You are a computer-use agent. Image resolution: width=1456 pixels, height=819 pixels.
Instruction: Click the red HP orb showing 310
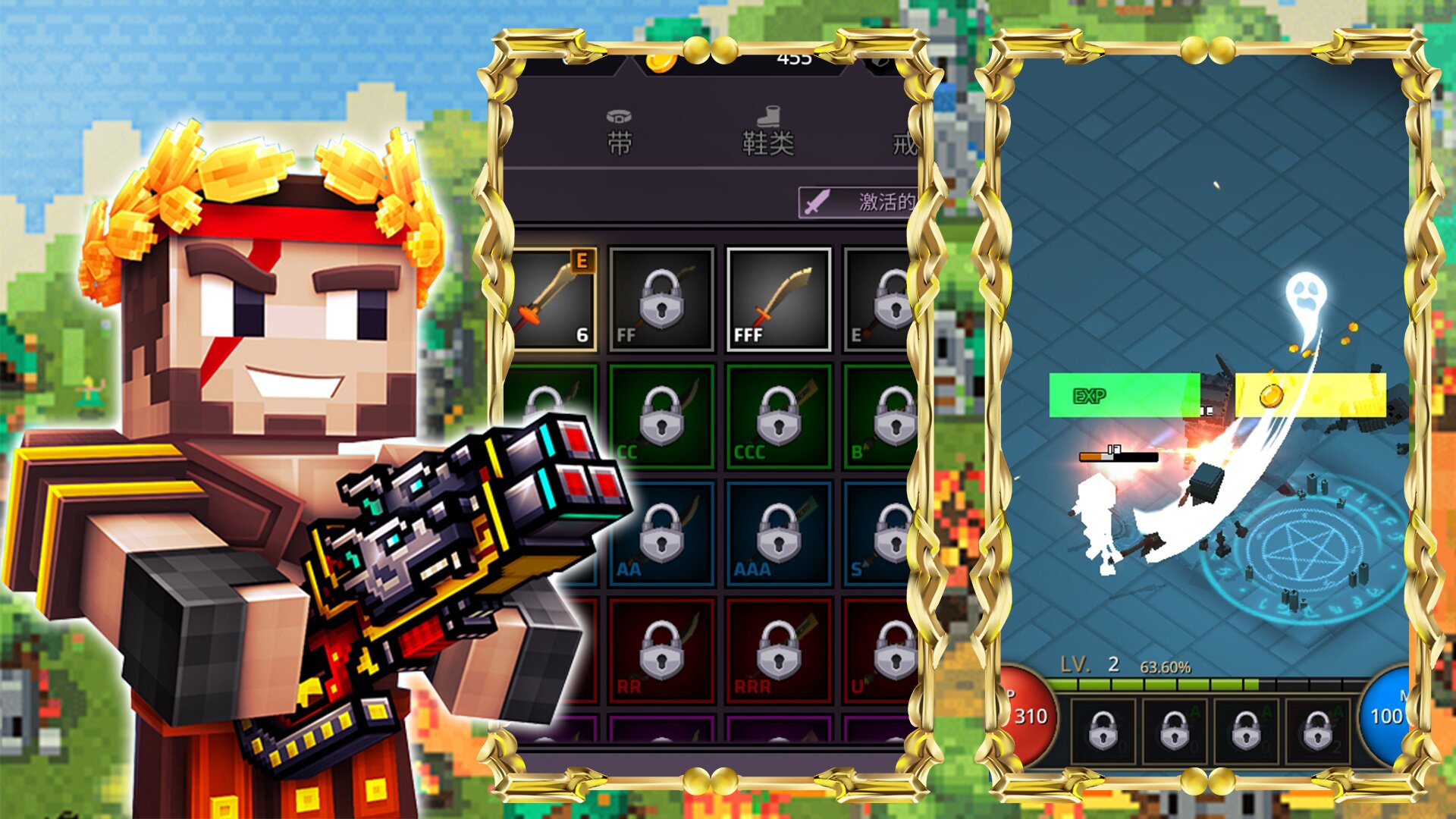pos(1028,716)
